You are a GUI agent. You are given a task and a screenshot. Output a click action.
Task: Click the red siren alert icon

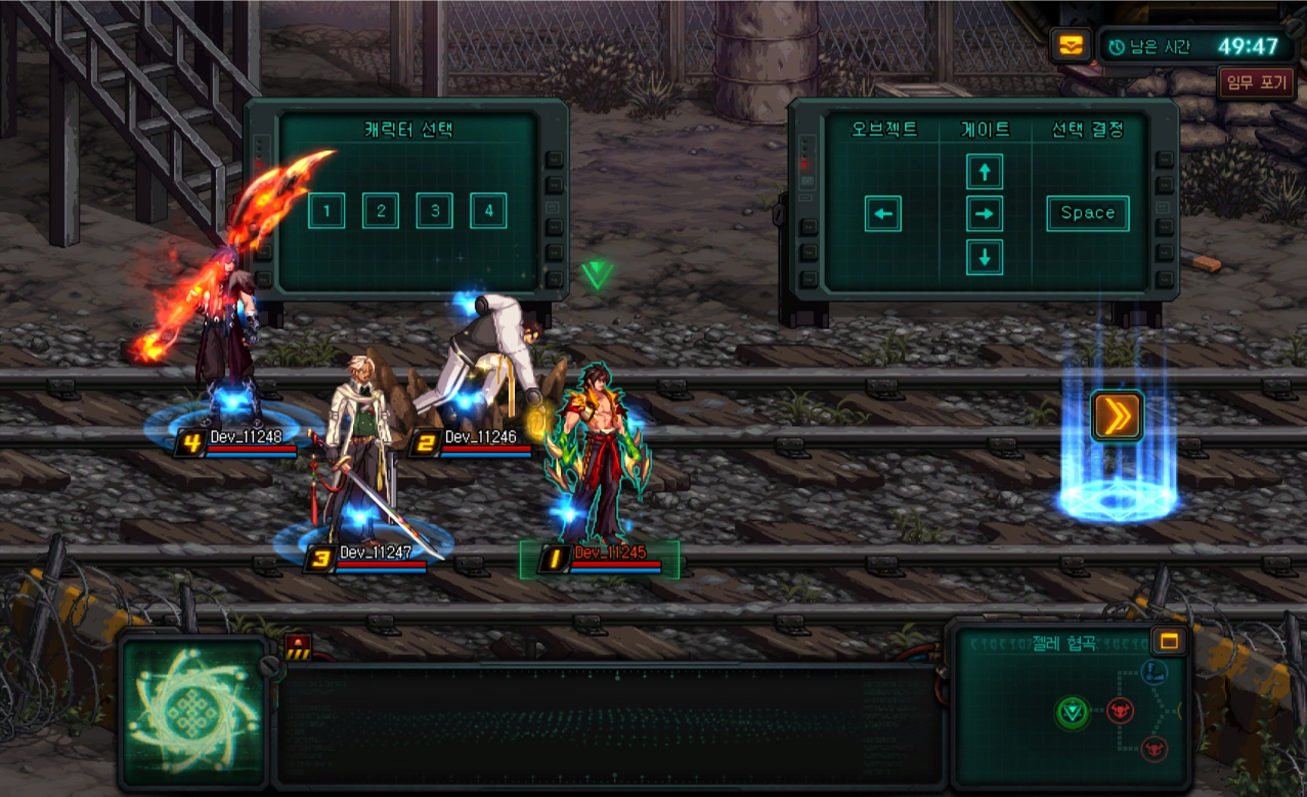point(298,645)
